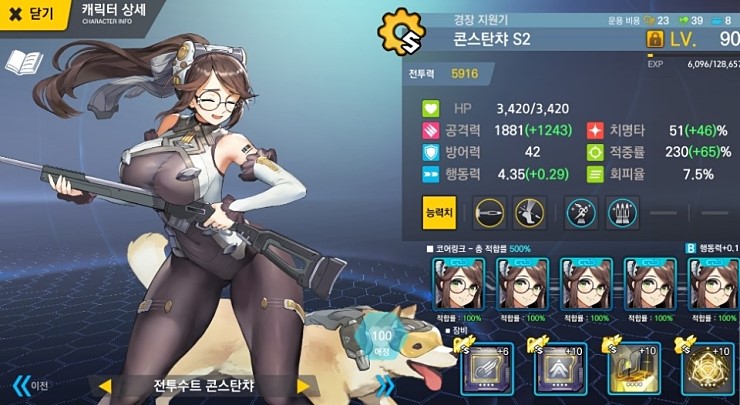
Task: View the kicking leg skill icon
Action: pos(528,211)
